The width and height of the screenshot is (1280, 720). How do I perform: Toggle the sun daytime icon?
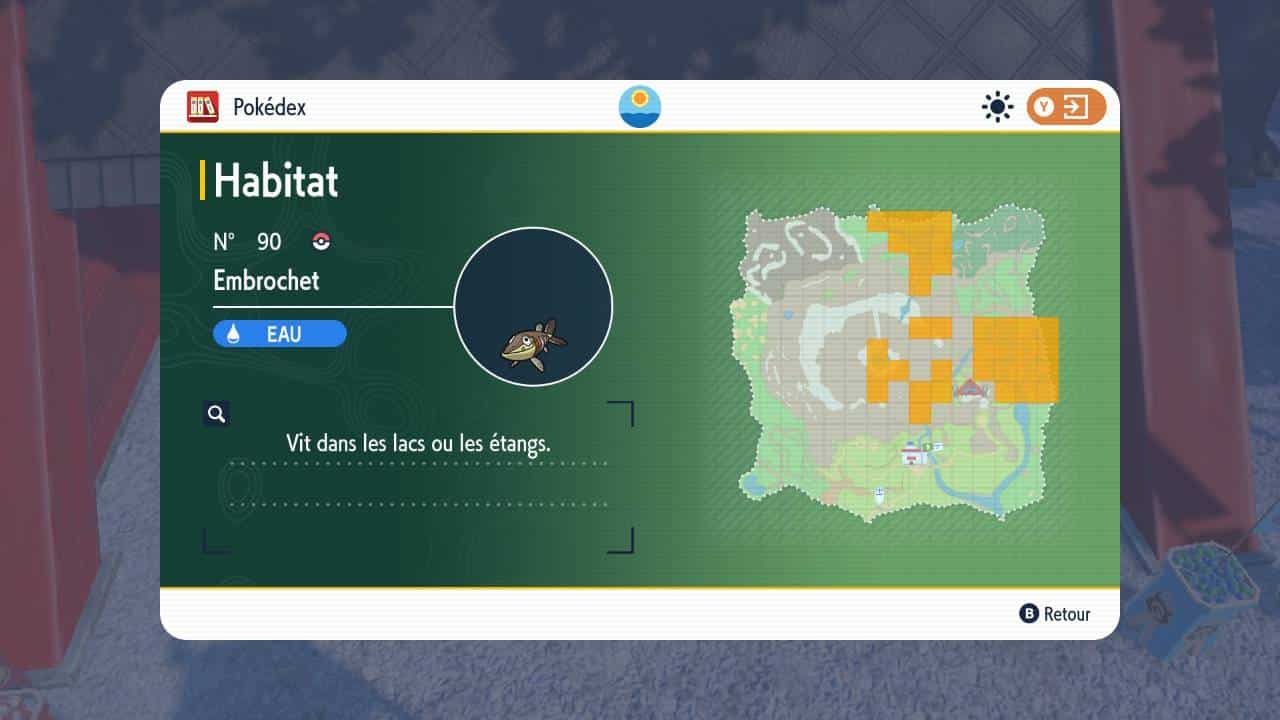pyautogui.click(x=997, y=107)
